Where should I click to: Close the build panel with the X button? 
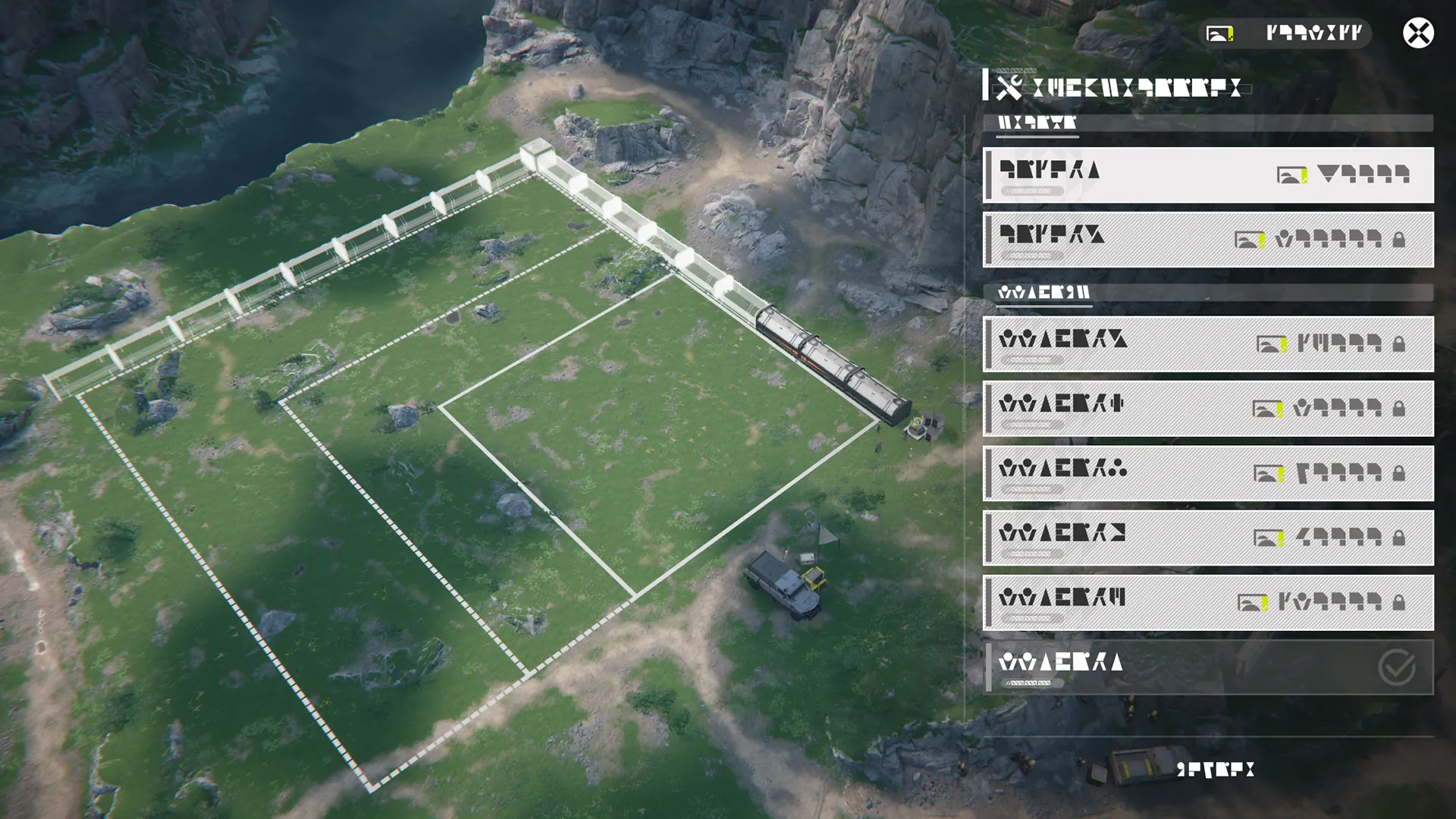pos(1417,33)
